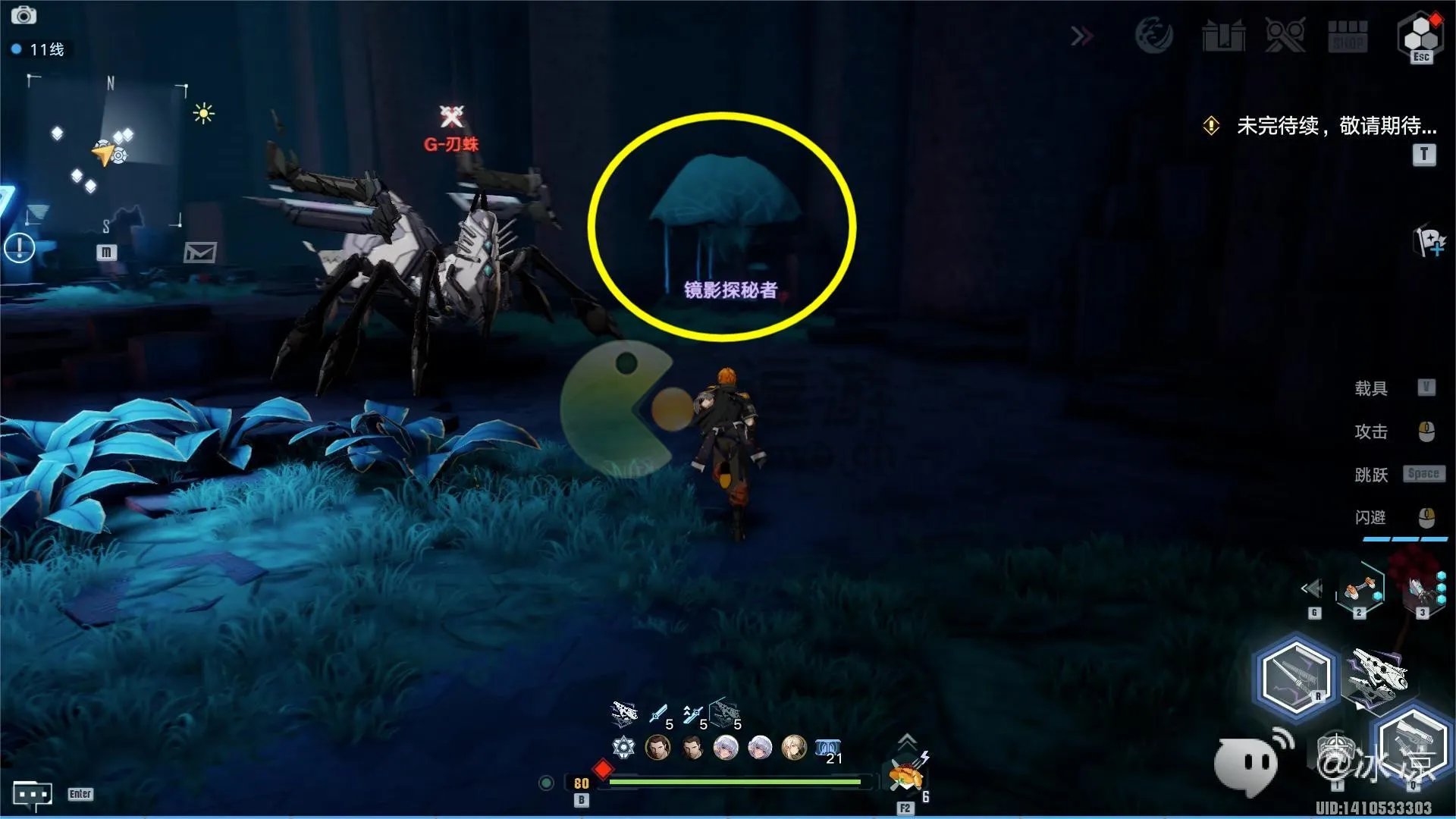Open the team flag icon on right edge
Image resolution: width=1456 pixels, height=819 pixels.
1430,242
